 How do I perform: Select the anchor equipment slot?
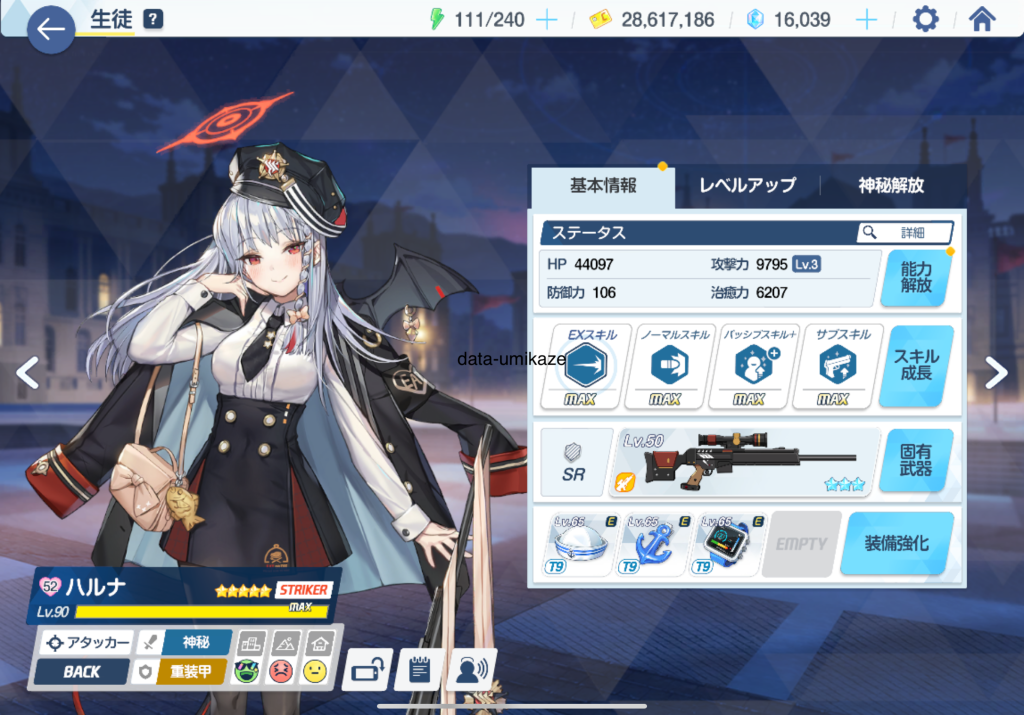[x=655, y=545]
